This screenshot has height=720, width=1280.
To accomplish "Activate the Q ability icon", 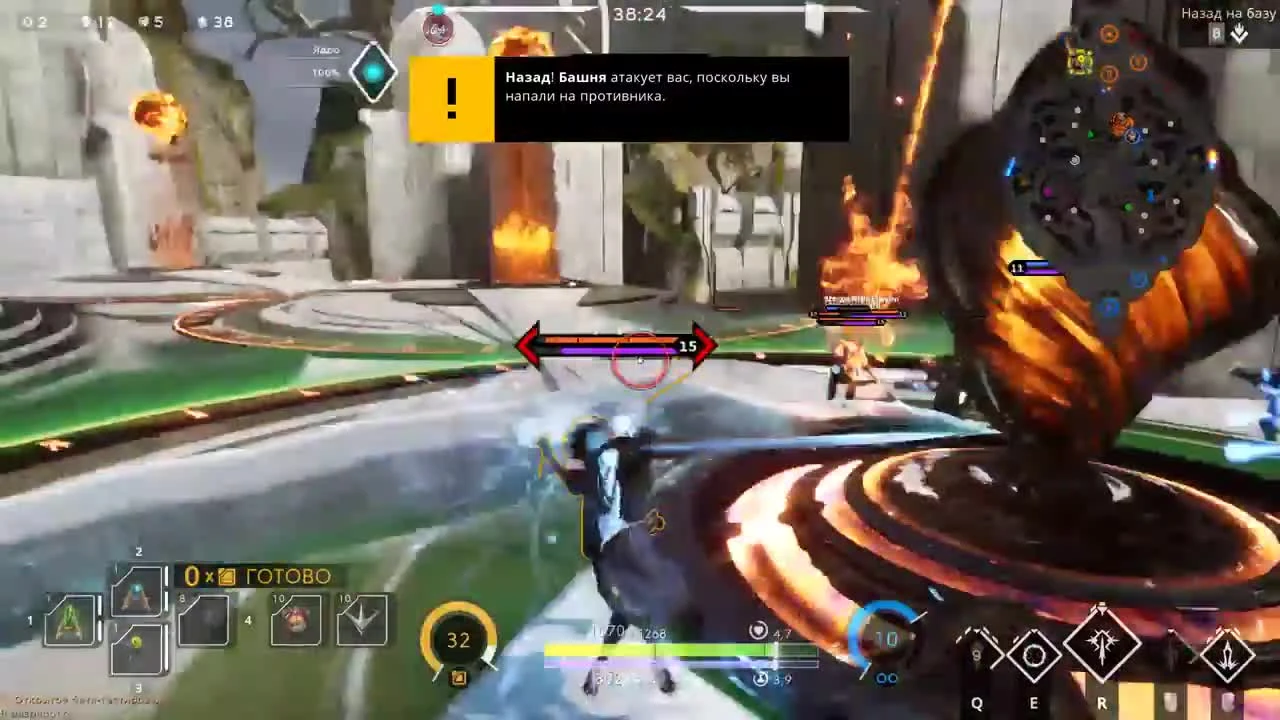I will (x=978, y=655).
